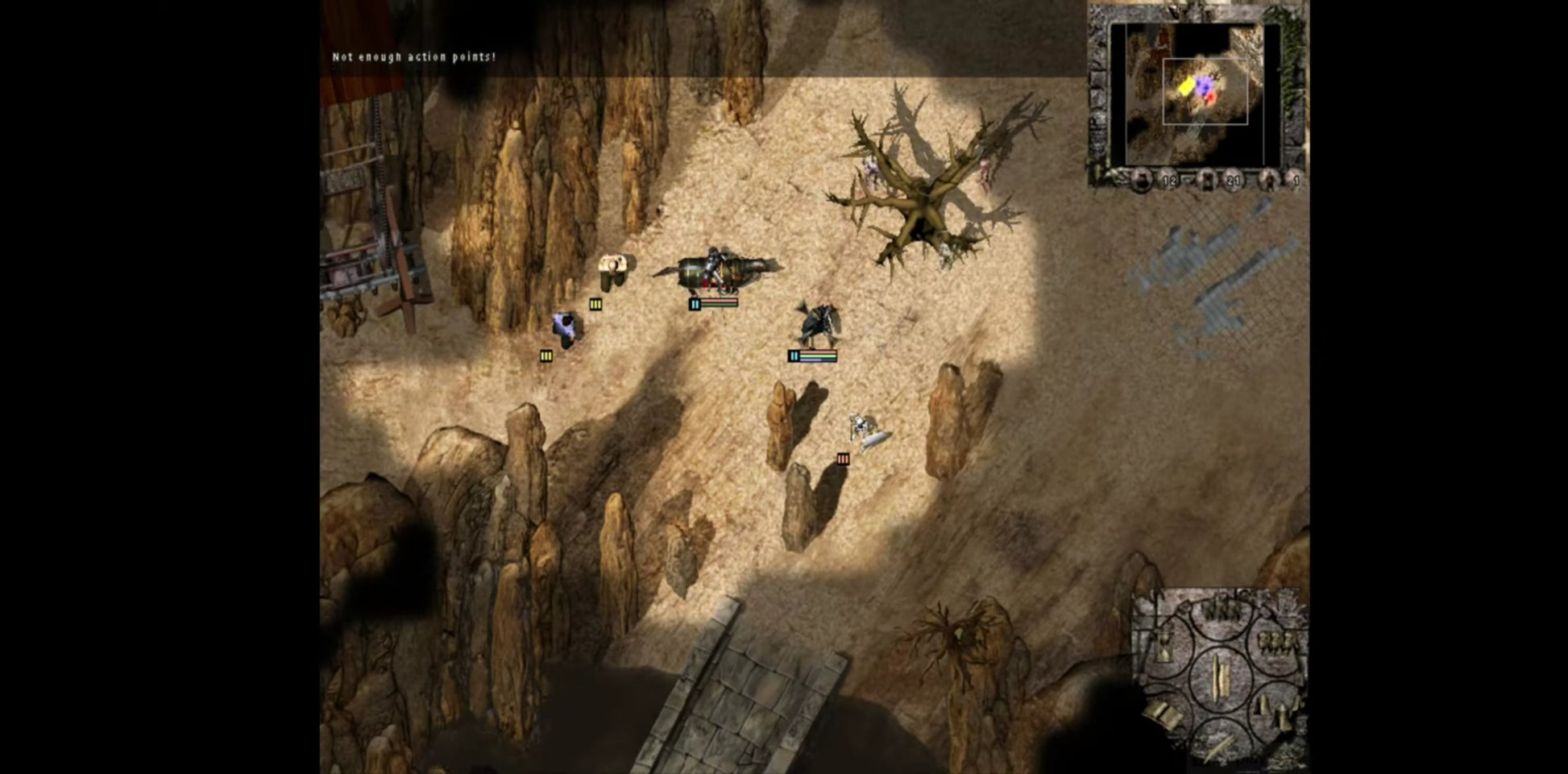The height and width of the screenshot is (774, 1568).
Task: Activate the chess-pieces icon on the stone wheel
Action: click(x=1277, y=711)
